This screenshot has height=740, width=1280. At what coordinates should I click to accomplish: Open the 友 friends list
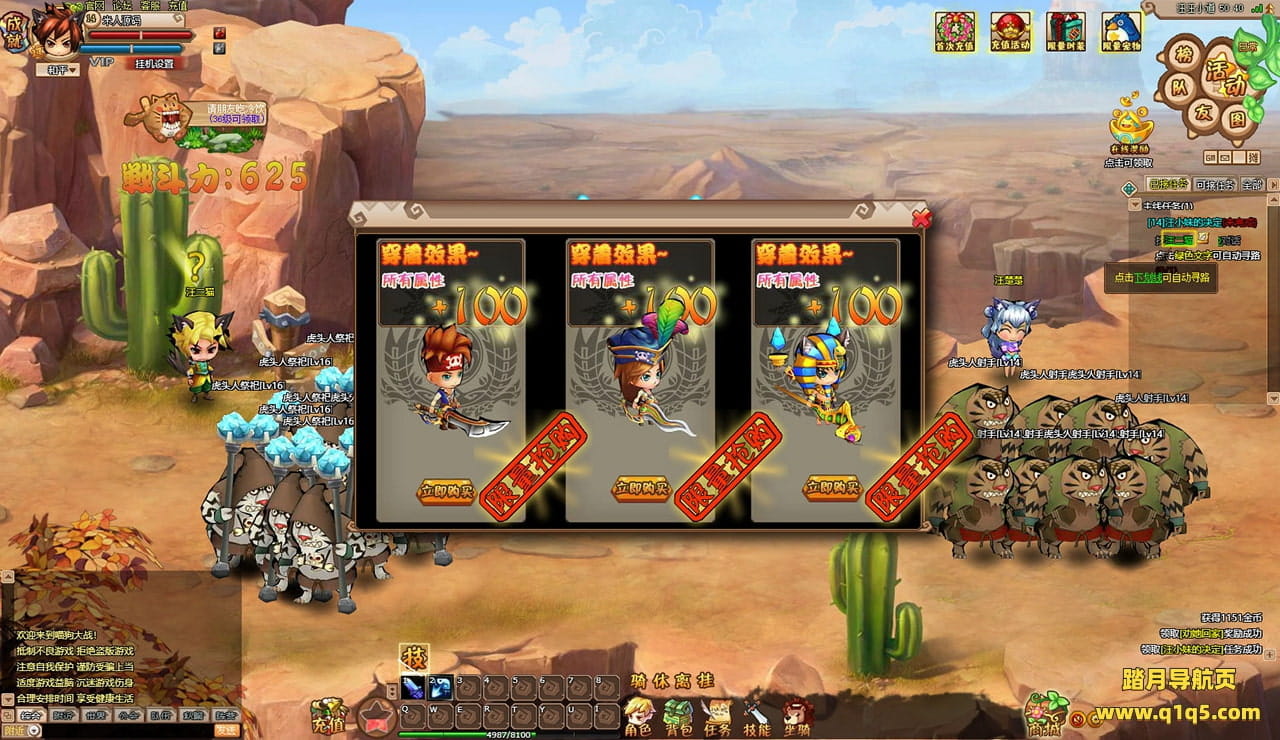tap(1203, 112)
